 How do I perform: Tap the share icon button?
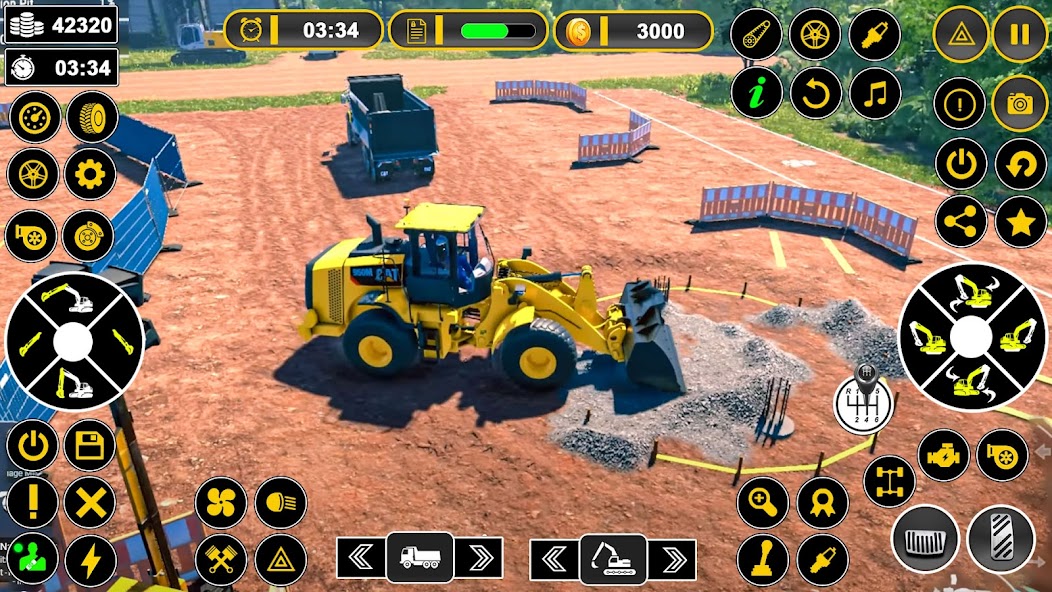click(961, 222)
